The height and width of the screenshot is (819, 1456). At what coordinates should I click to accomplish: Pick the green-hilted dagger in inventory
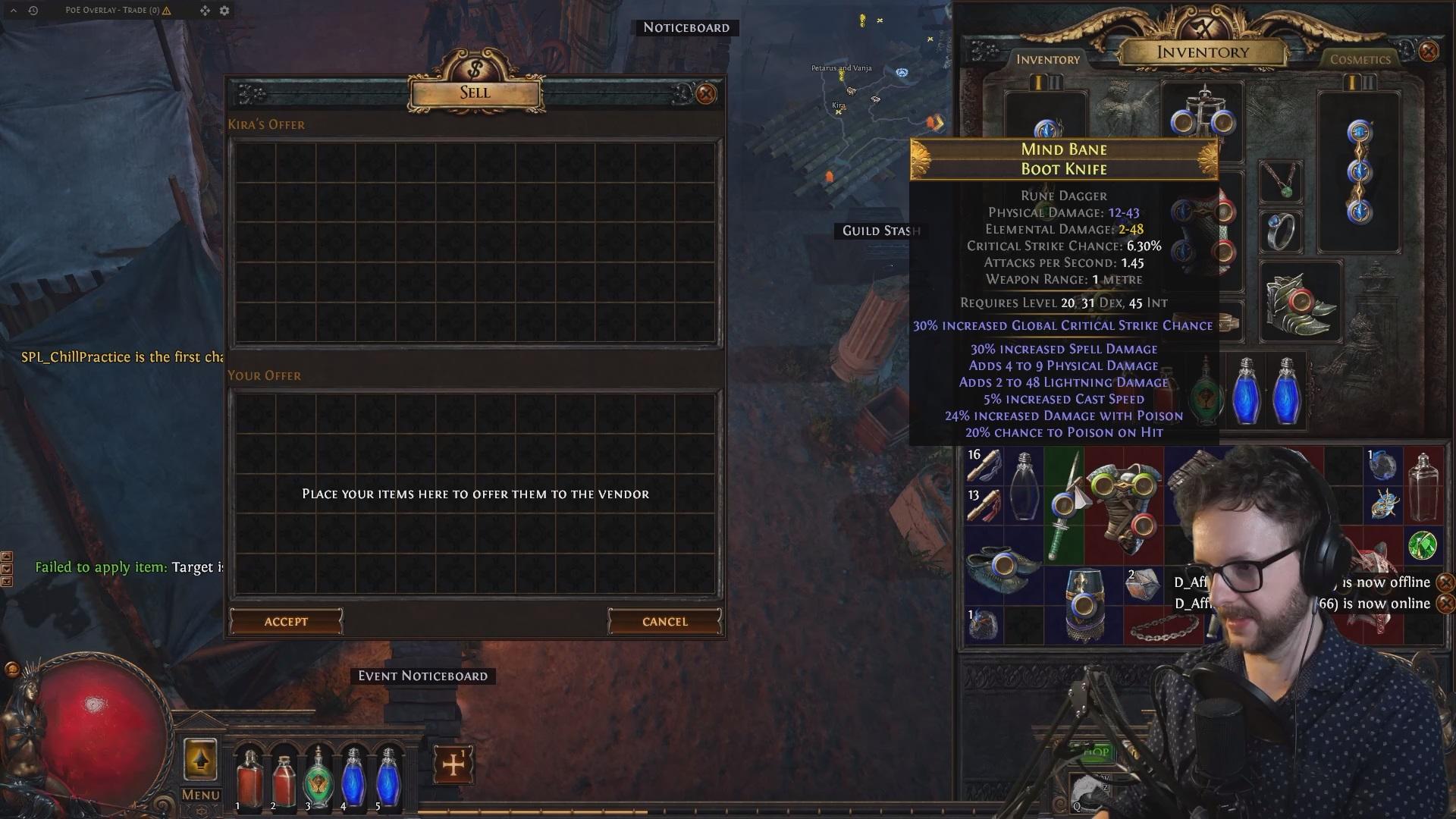point(1063,504)
